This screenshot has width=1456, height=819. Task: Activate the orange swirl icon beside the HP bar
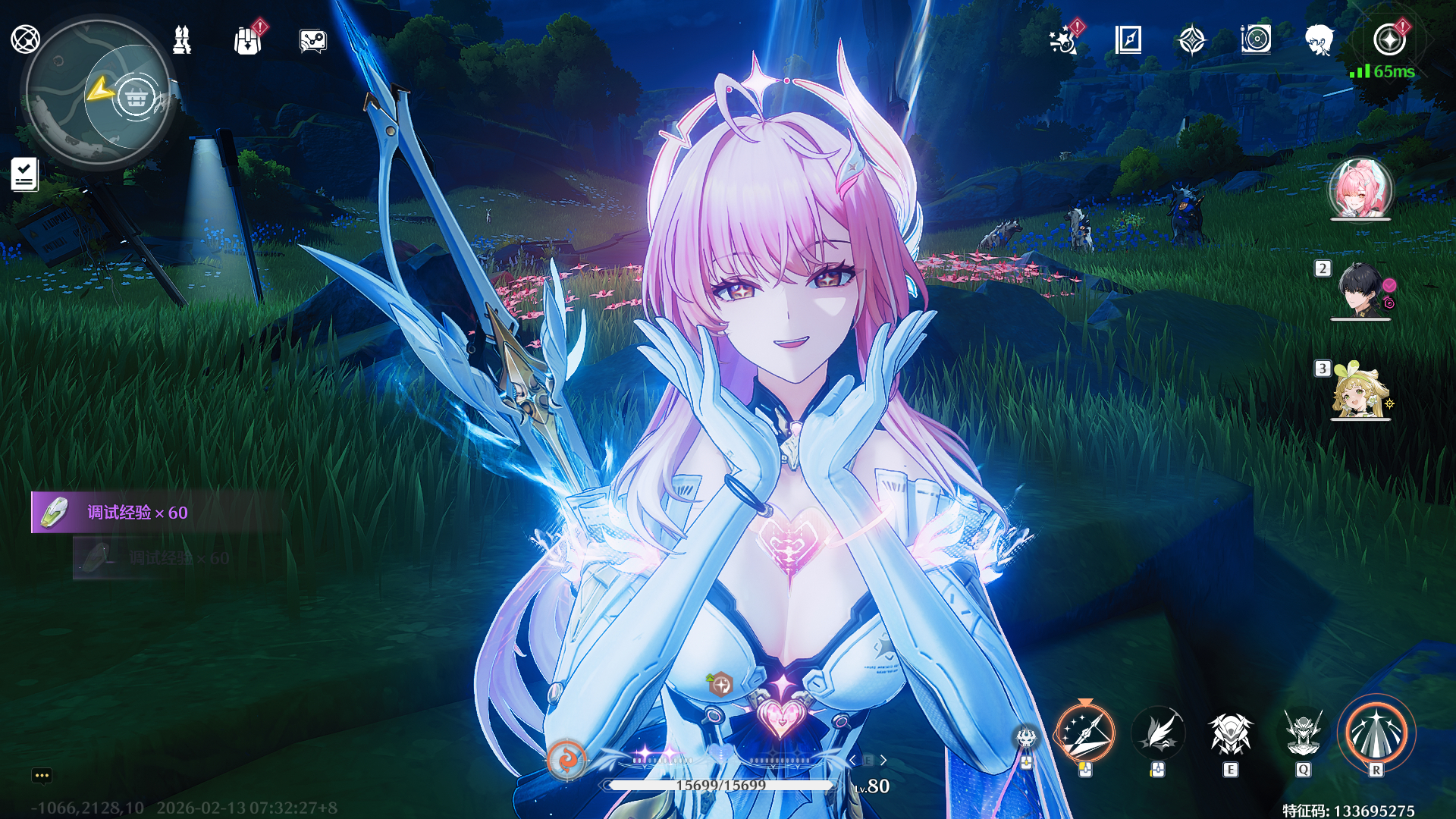click(566, 759)
